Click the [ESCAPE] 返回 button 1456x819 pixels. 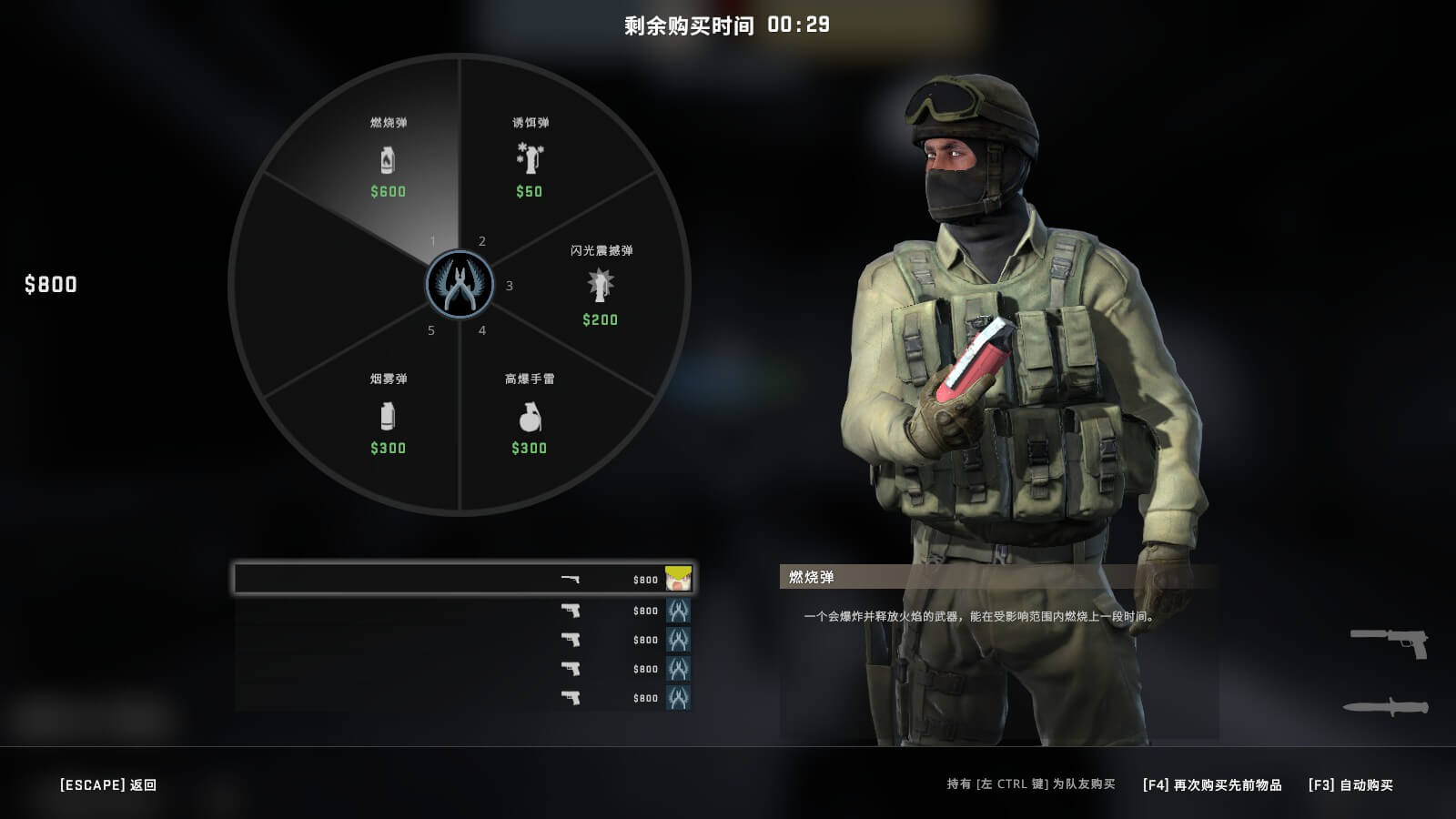pyautogui.click(x=106, y=784)
